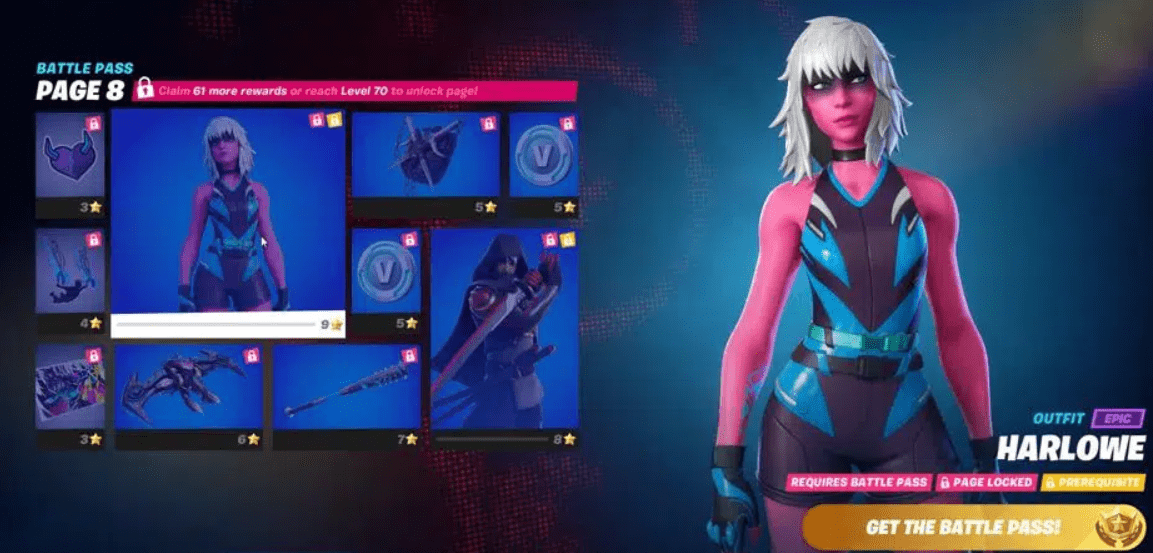This screenshot has height=553, width=1153.
Task: Pick the V-Bucks reward beside the hooded outfit
Action: [385, 271]
